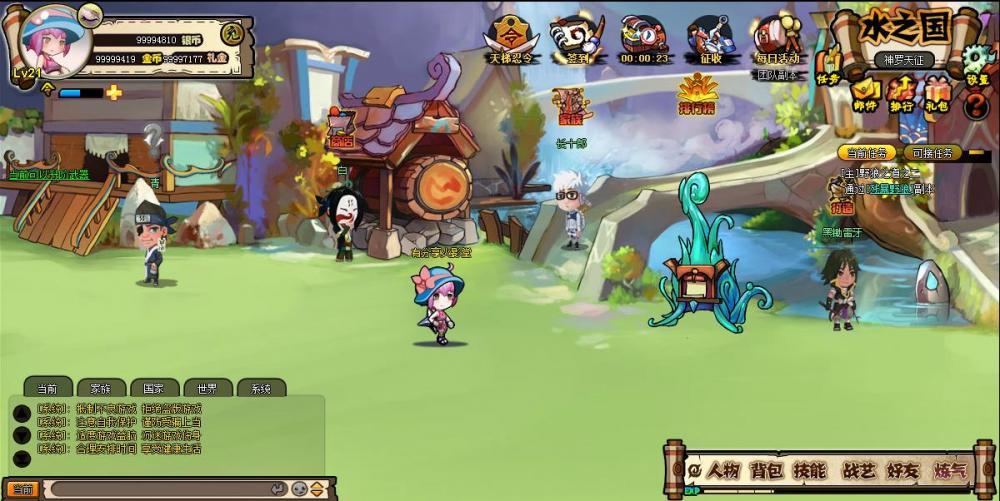
Task: Switch chat to the 世界 world tab
Action: coord(207,388)
